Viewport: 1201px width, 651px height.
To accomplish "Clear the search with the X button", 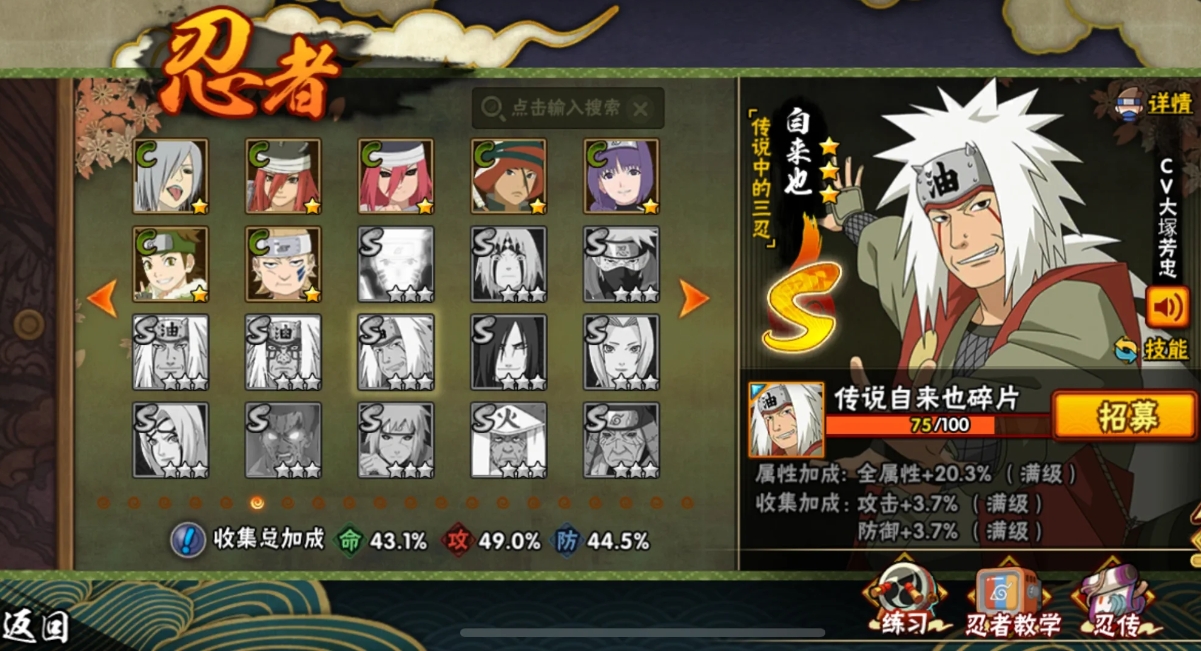I will click(641, 108).
